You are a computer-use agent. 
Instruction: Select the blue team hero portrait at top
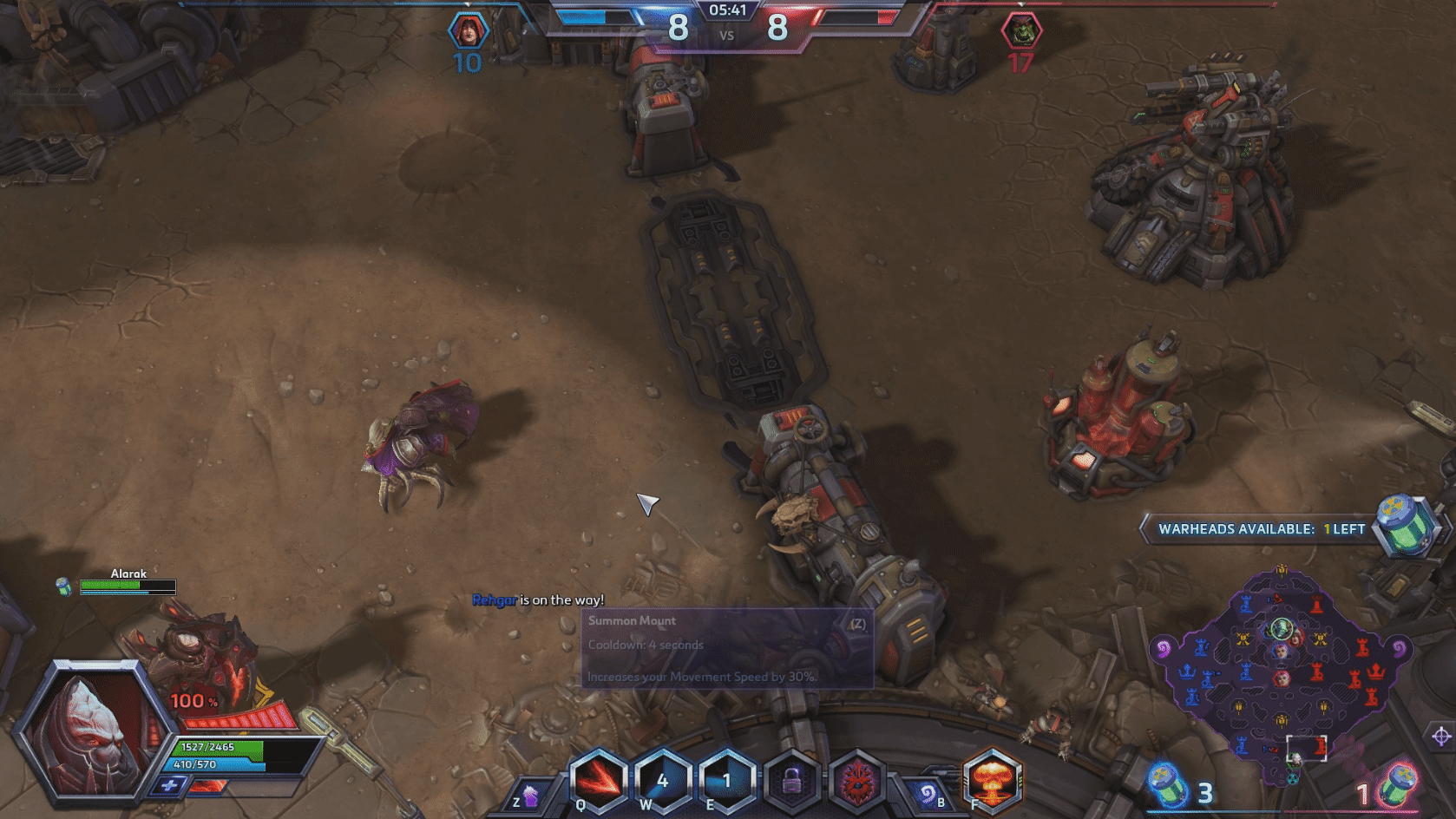(x=468, y=31)
